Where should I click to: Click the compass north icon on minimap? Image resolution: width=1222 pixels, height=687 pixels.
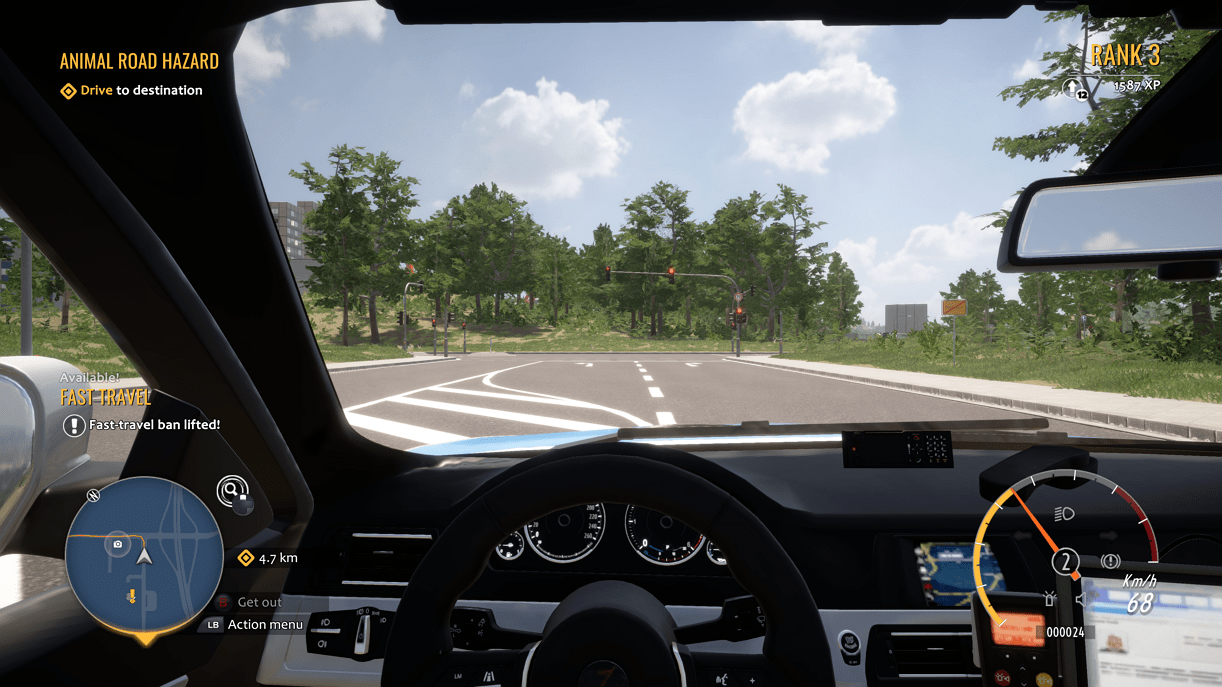(94, 495)
